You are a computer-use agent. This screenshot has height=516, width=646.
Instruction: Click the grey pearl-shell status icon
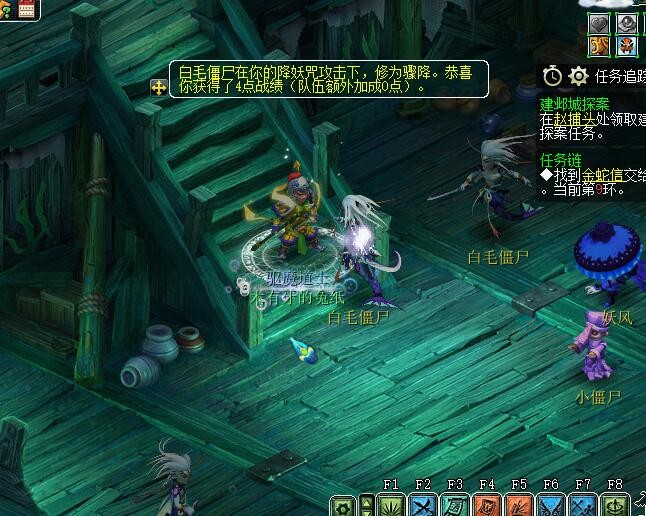coord(626,24)
